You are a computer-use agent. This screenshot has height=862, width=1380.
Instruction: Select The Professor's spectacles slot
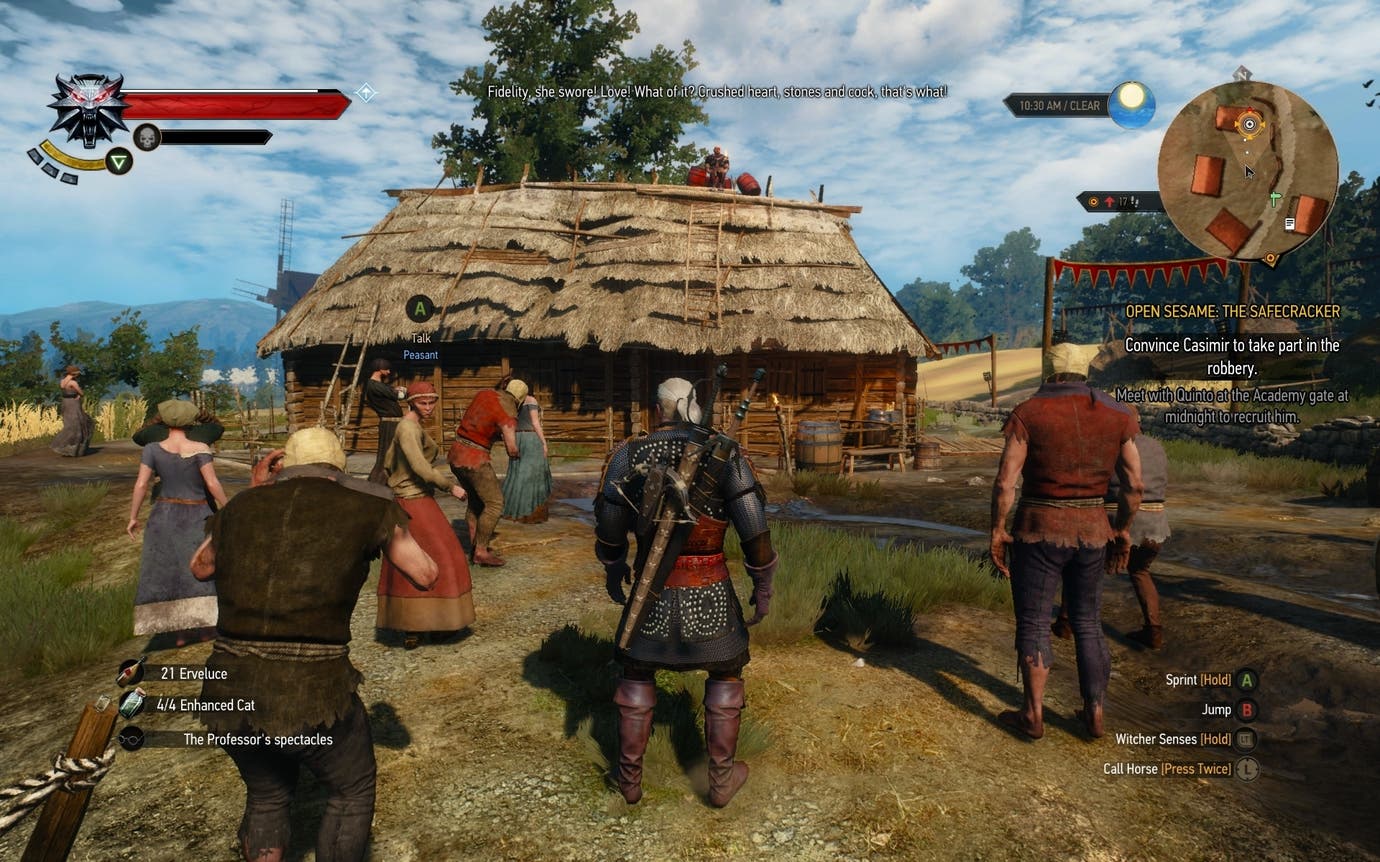click(x=257, y=740)
